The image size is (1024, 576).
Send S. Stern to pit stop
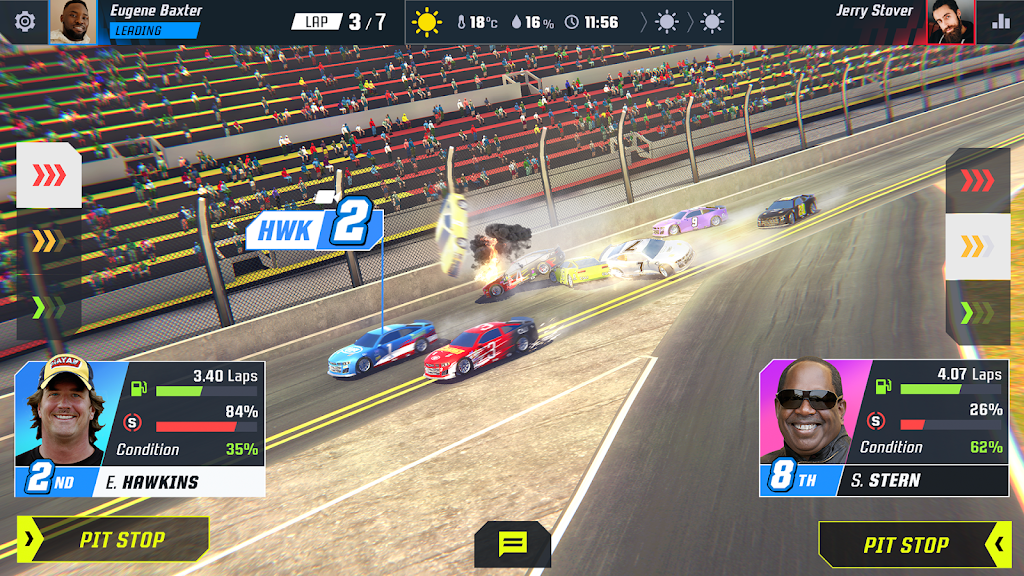click(914, 545)
